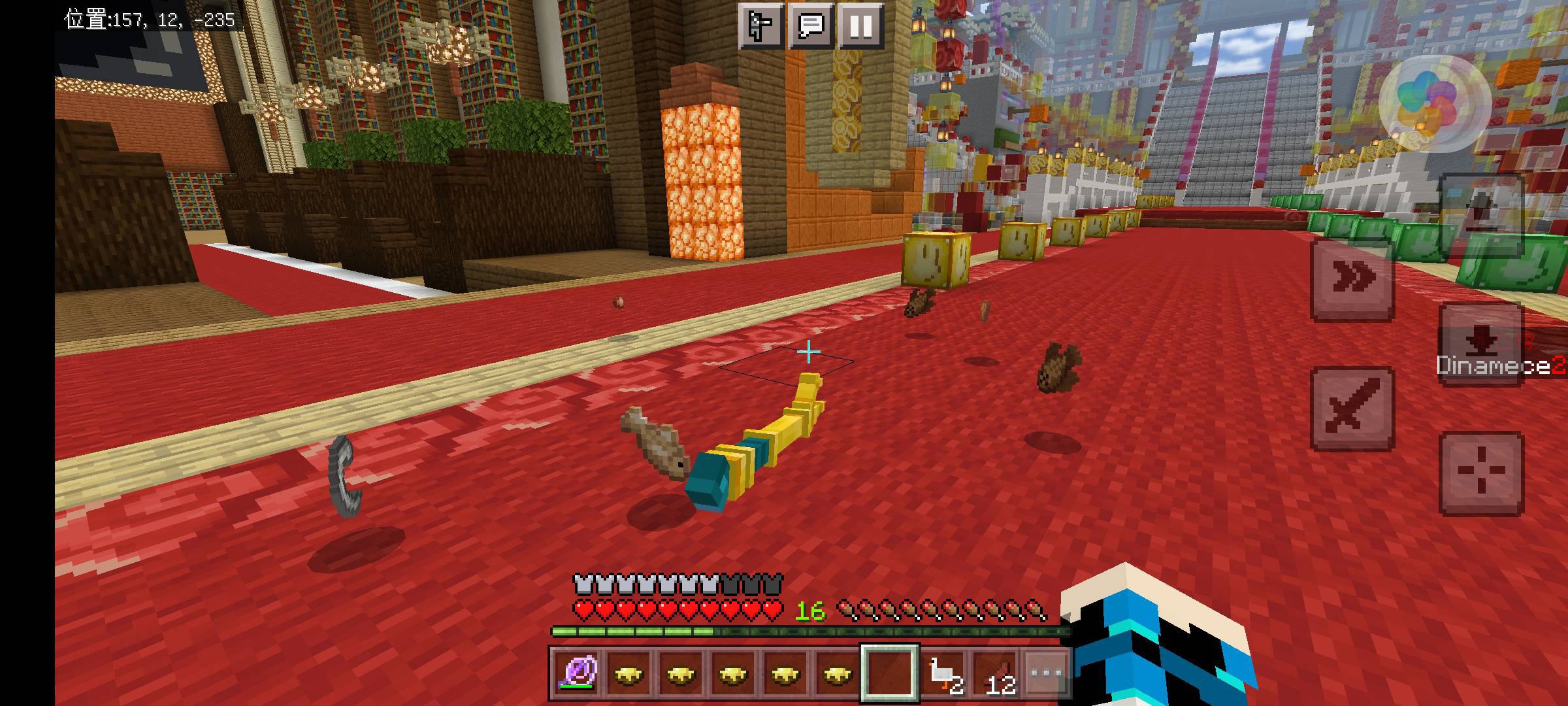The height and width of the screenshot is (706, 1568).
Task: Tap the sword attack button
Action: tap(1352, 409)
